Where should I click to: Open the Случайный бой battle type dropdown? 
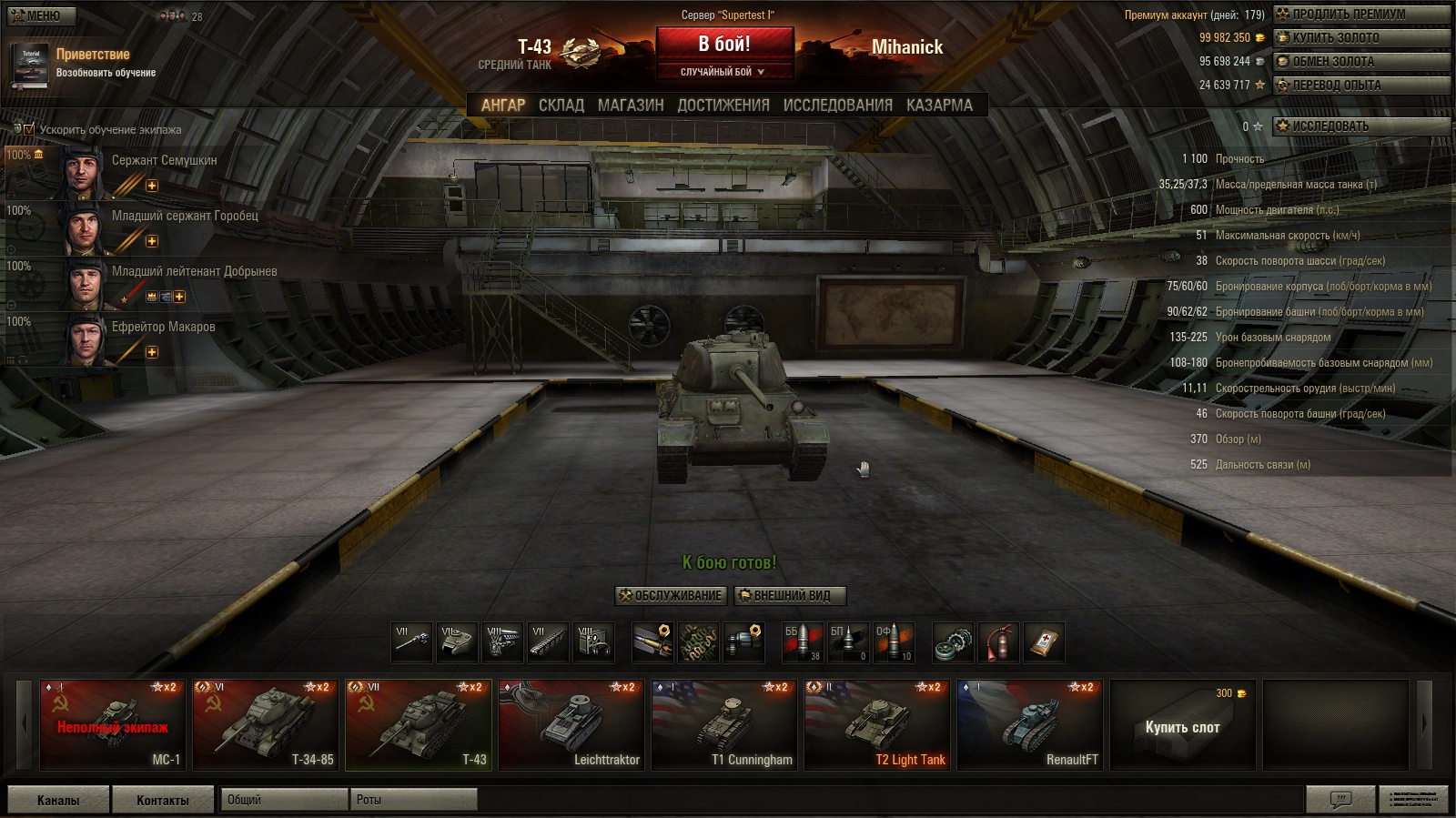point(724,72)
